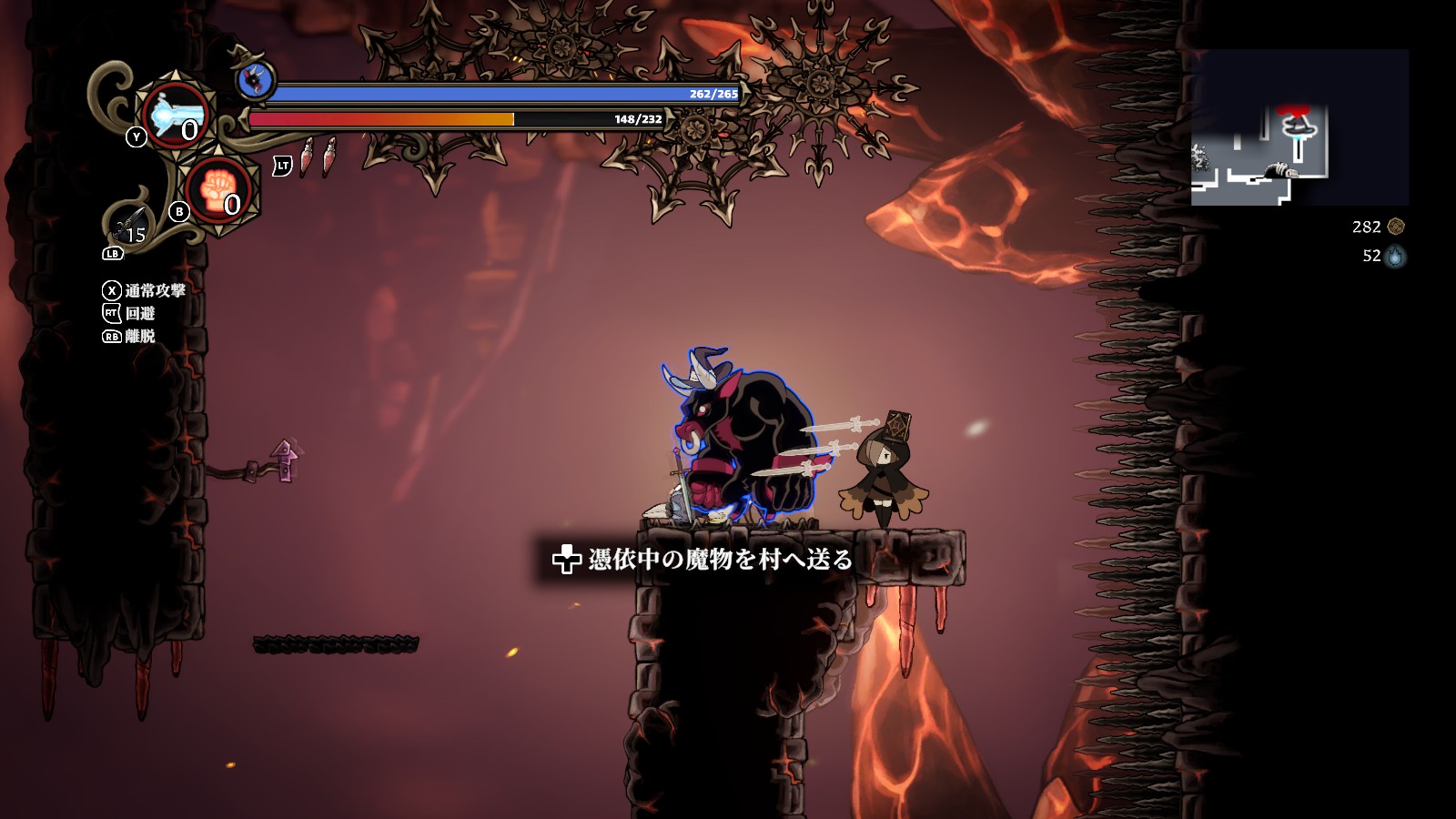Open the minimap
The image size is (1456, 819).
1299,127
